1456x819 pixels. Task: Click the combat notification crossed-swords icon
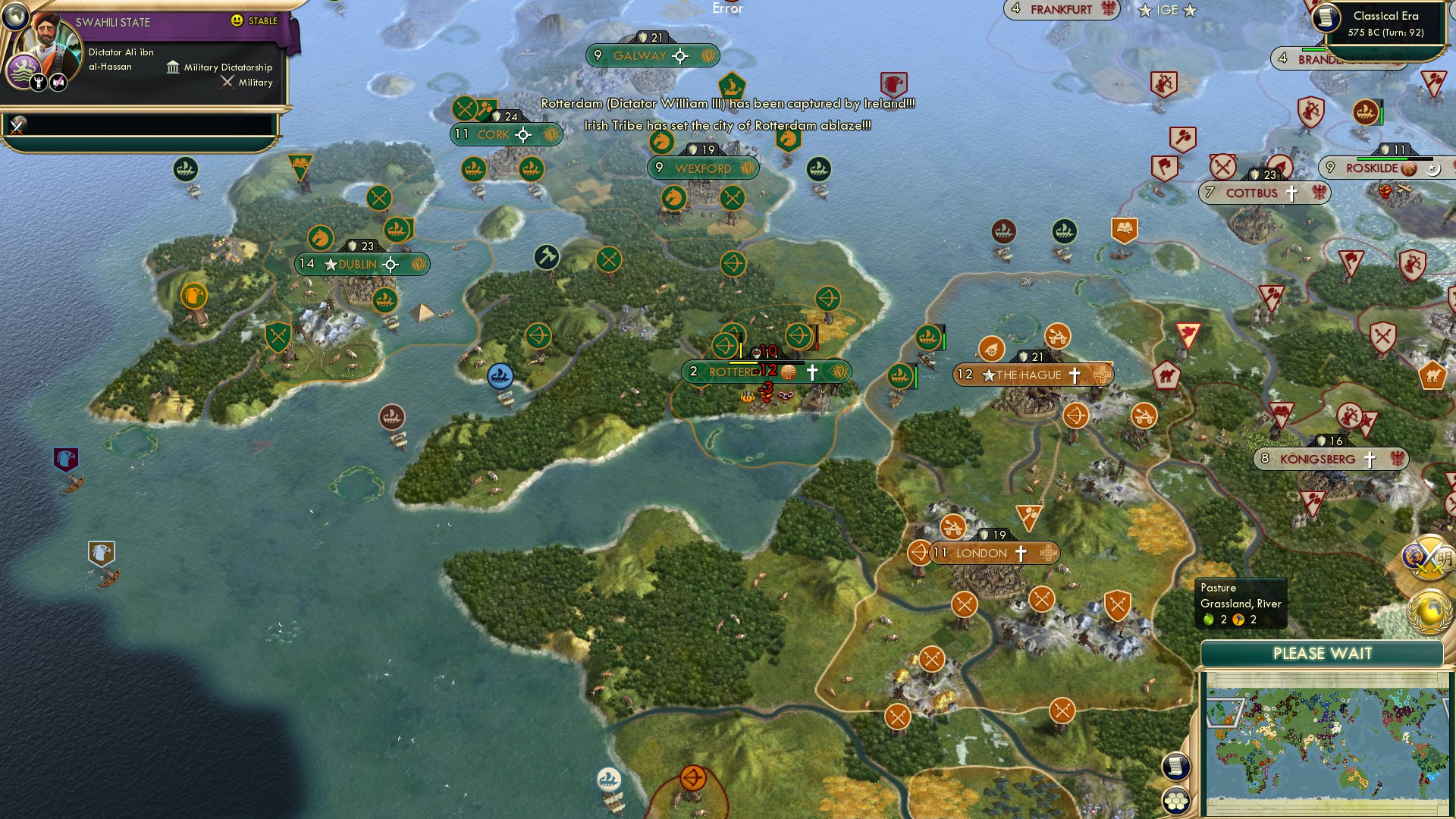[16, 127]
